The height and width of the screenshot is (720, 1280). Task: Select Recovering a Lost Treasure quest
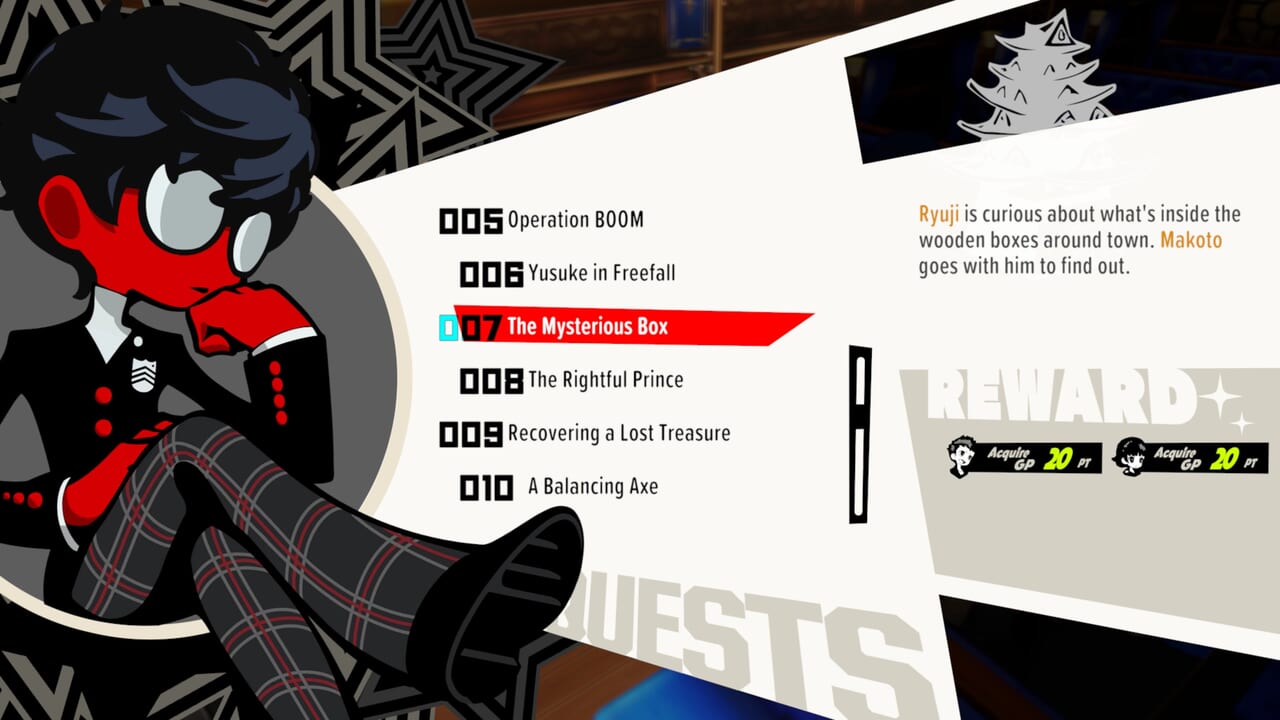click(x=620, y=432)
